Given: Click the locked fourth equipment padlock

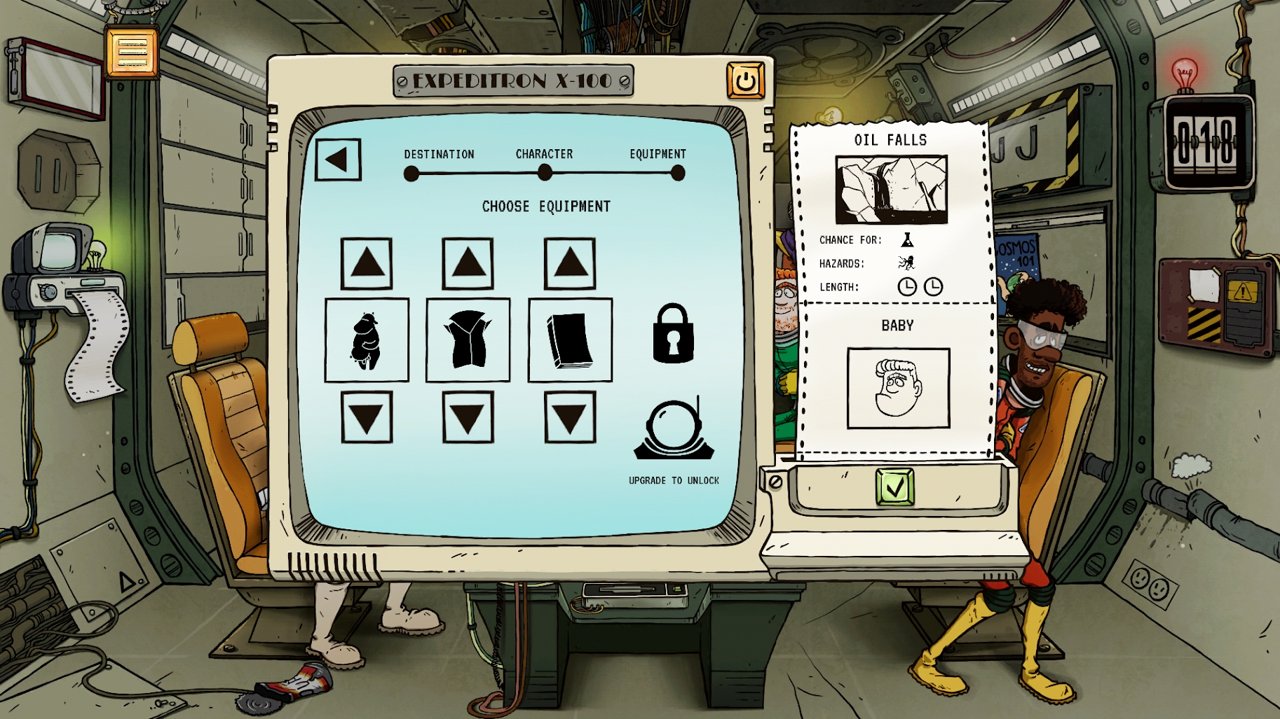Looking at the screenshot, I should click(673, 334).
